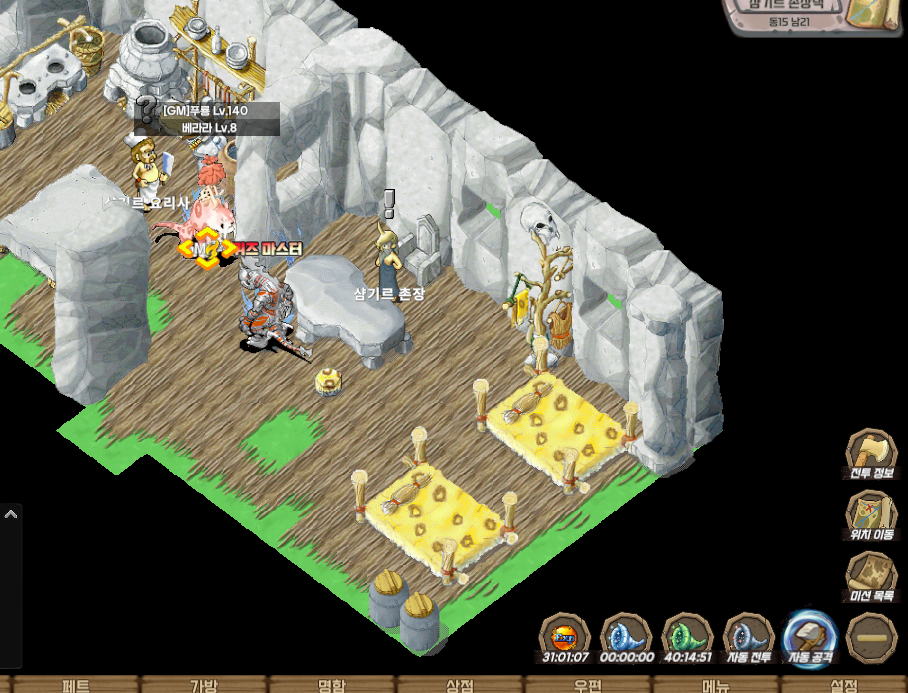Viewport: 908px width, 693px height.
Task: Expand the chat panel with the arrow
Action: [x=11, y=514]
